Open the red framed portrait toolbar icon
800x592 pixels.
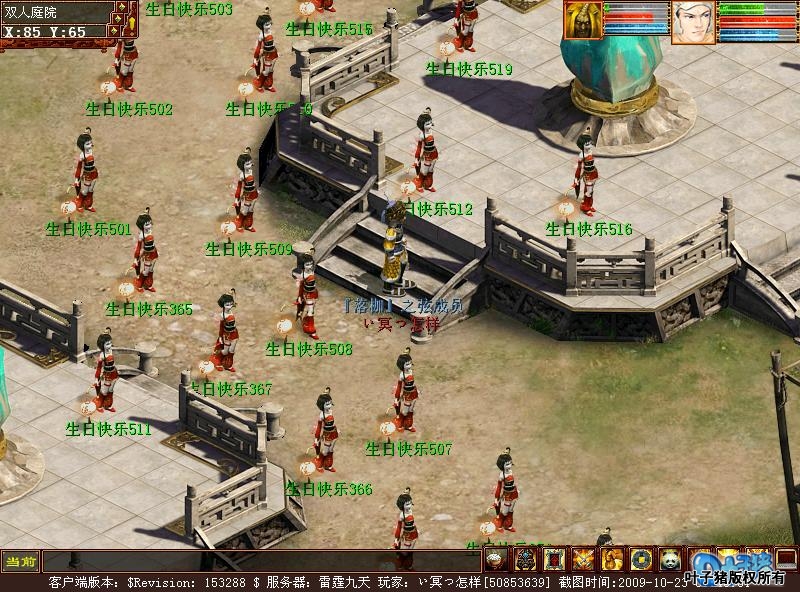click(x=555, y=560)
